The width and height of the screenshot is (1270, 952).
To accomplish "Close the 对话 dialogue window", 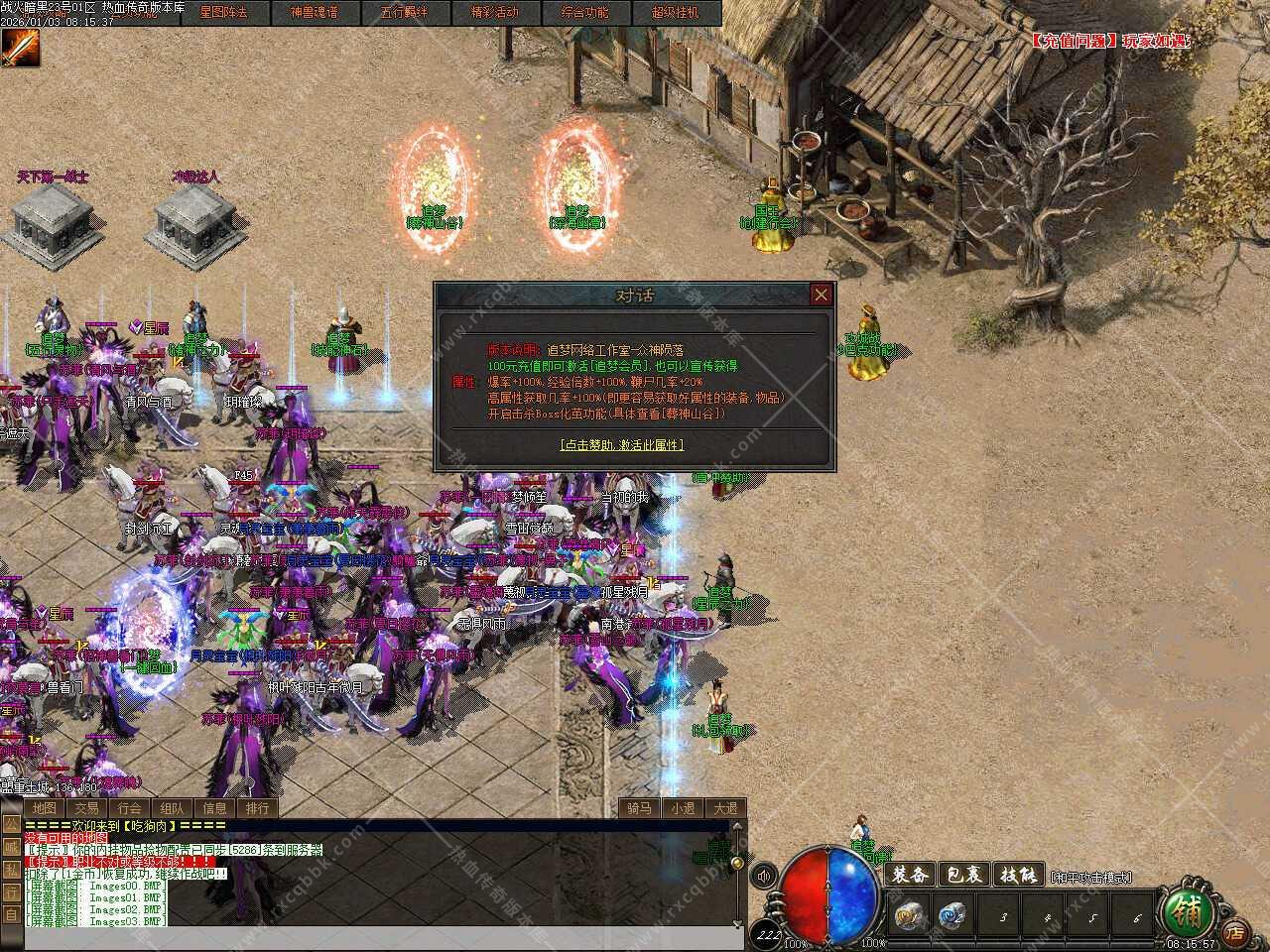I will (x=821, y=295).
